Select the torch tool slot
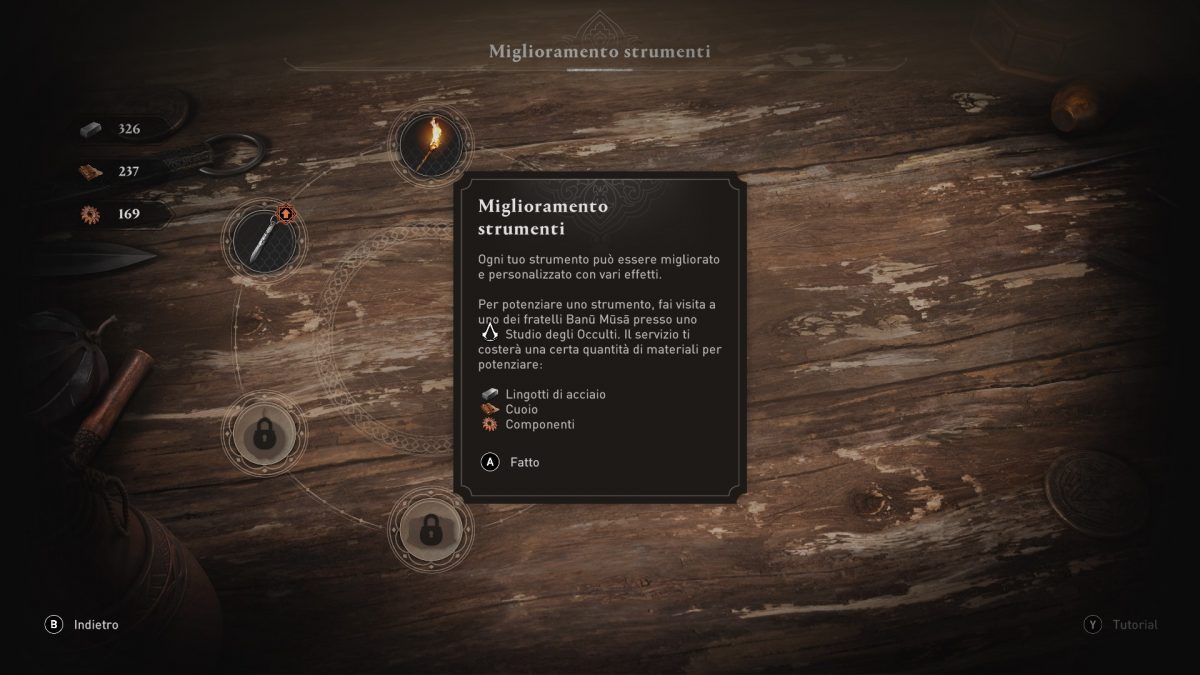 430,146
